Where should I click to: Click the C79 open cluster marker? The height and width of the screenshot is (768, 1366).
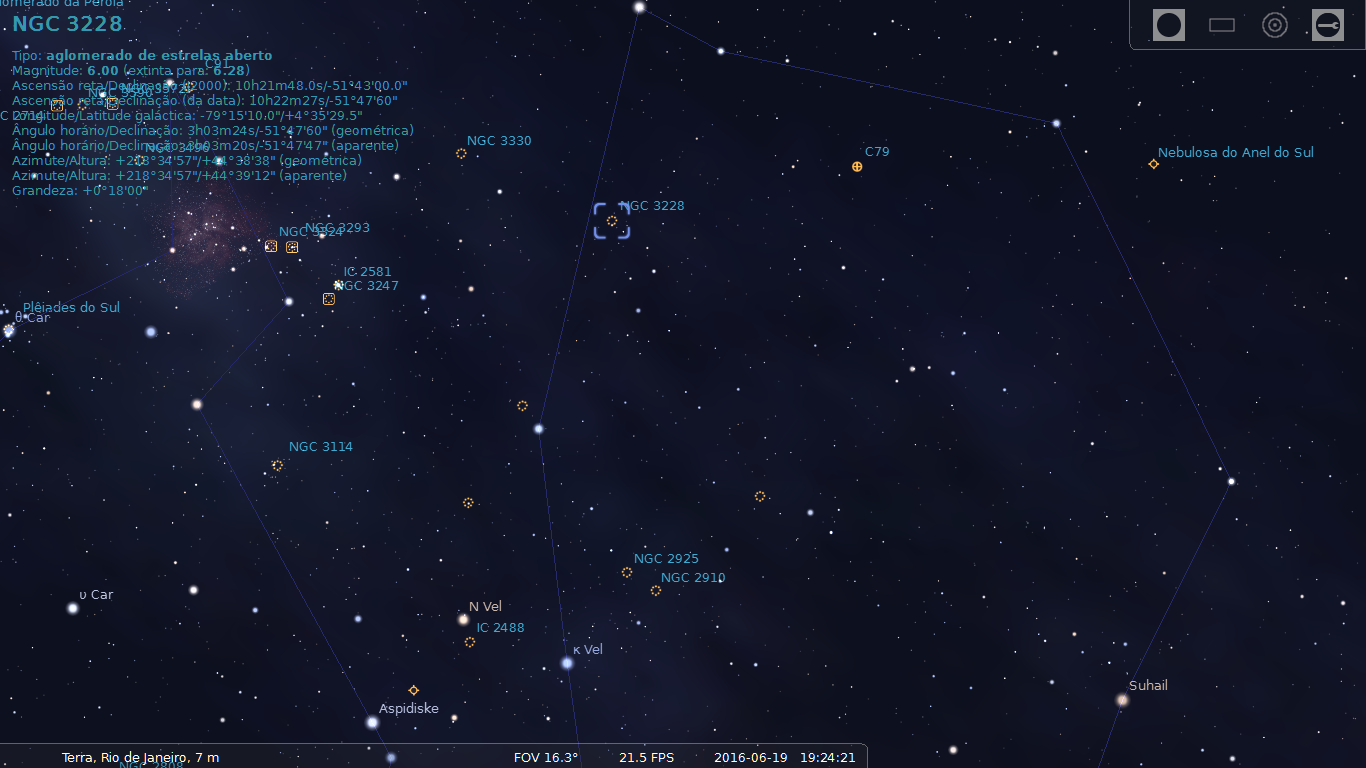click(857, 167)
